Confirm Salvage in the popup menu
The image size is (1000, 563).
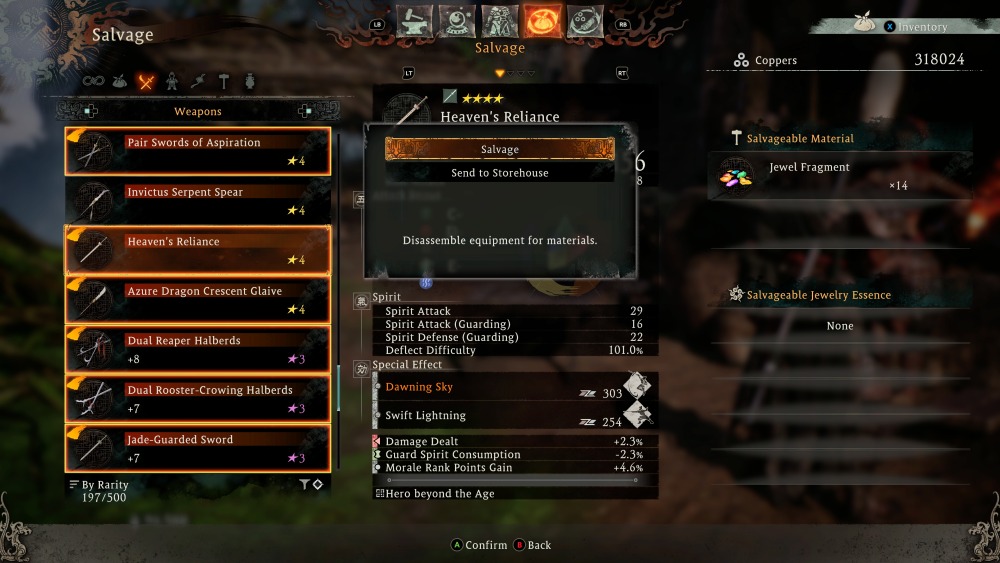tap(499, 149)
